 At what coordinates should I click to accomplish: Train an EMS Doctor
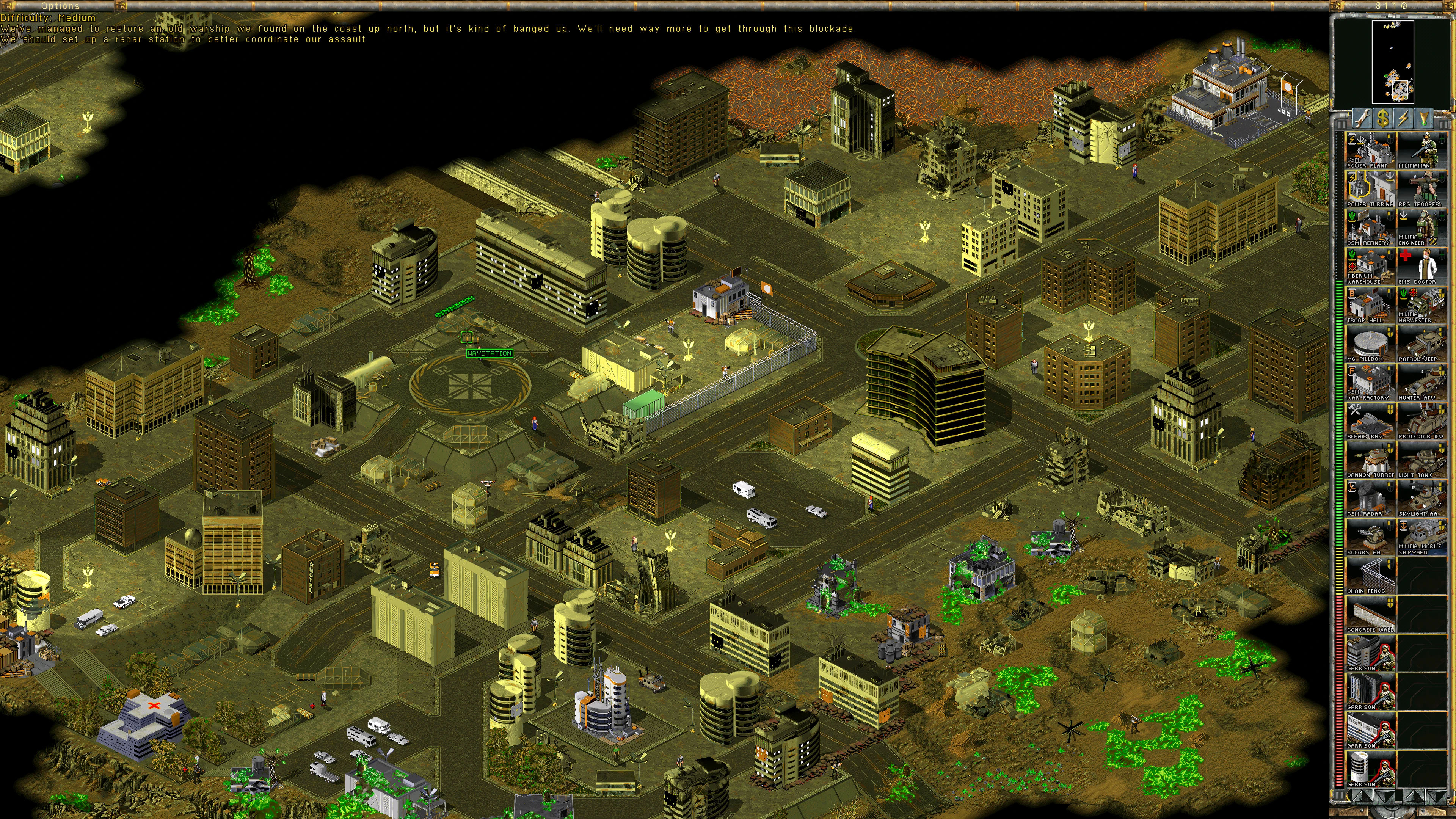tap(1421, 266)
